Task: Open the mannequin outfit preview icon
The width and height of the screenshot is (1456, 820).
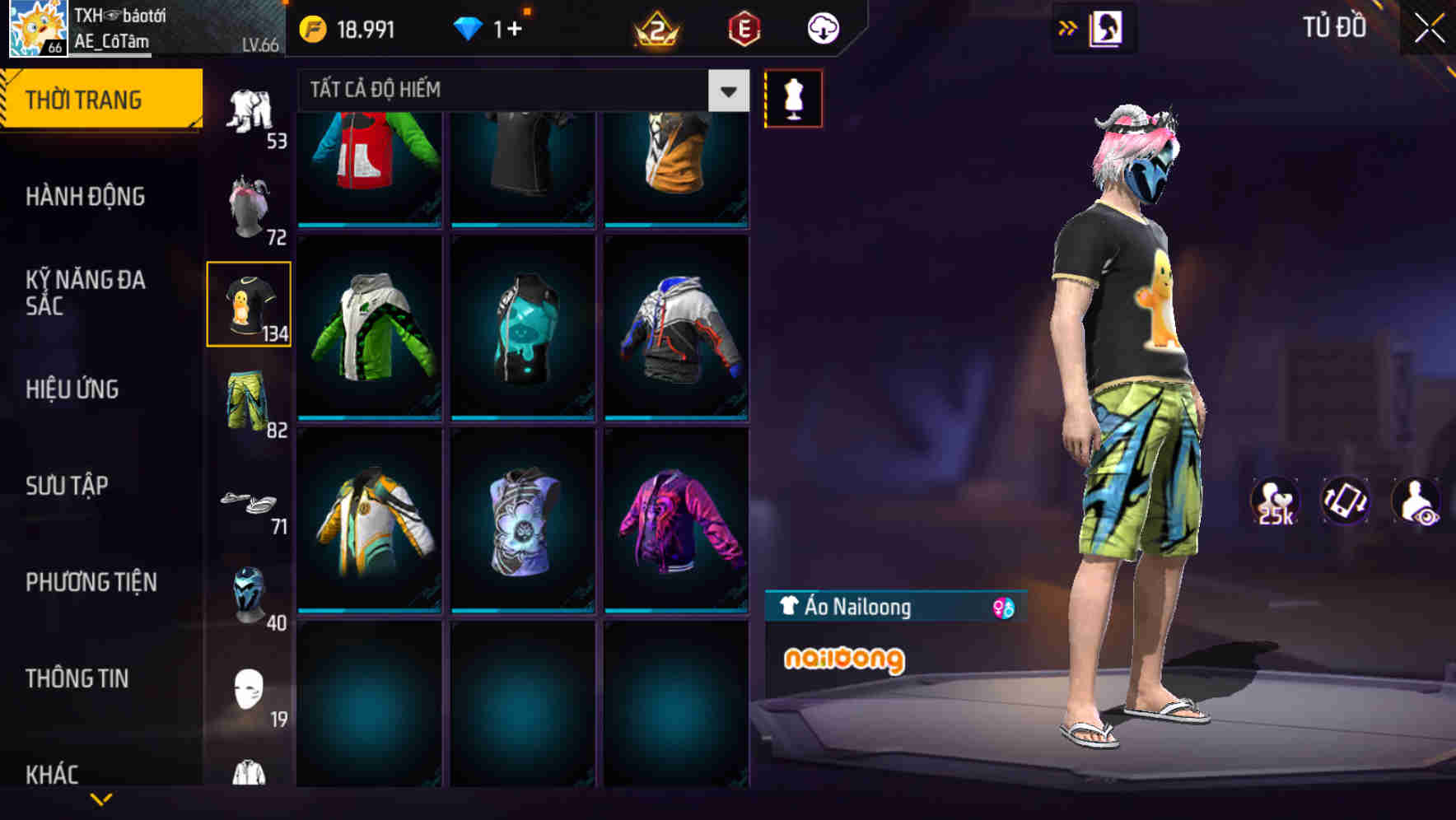Action: tap(793, 97)
